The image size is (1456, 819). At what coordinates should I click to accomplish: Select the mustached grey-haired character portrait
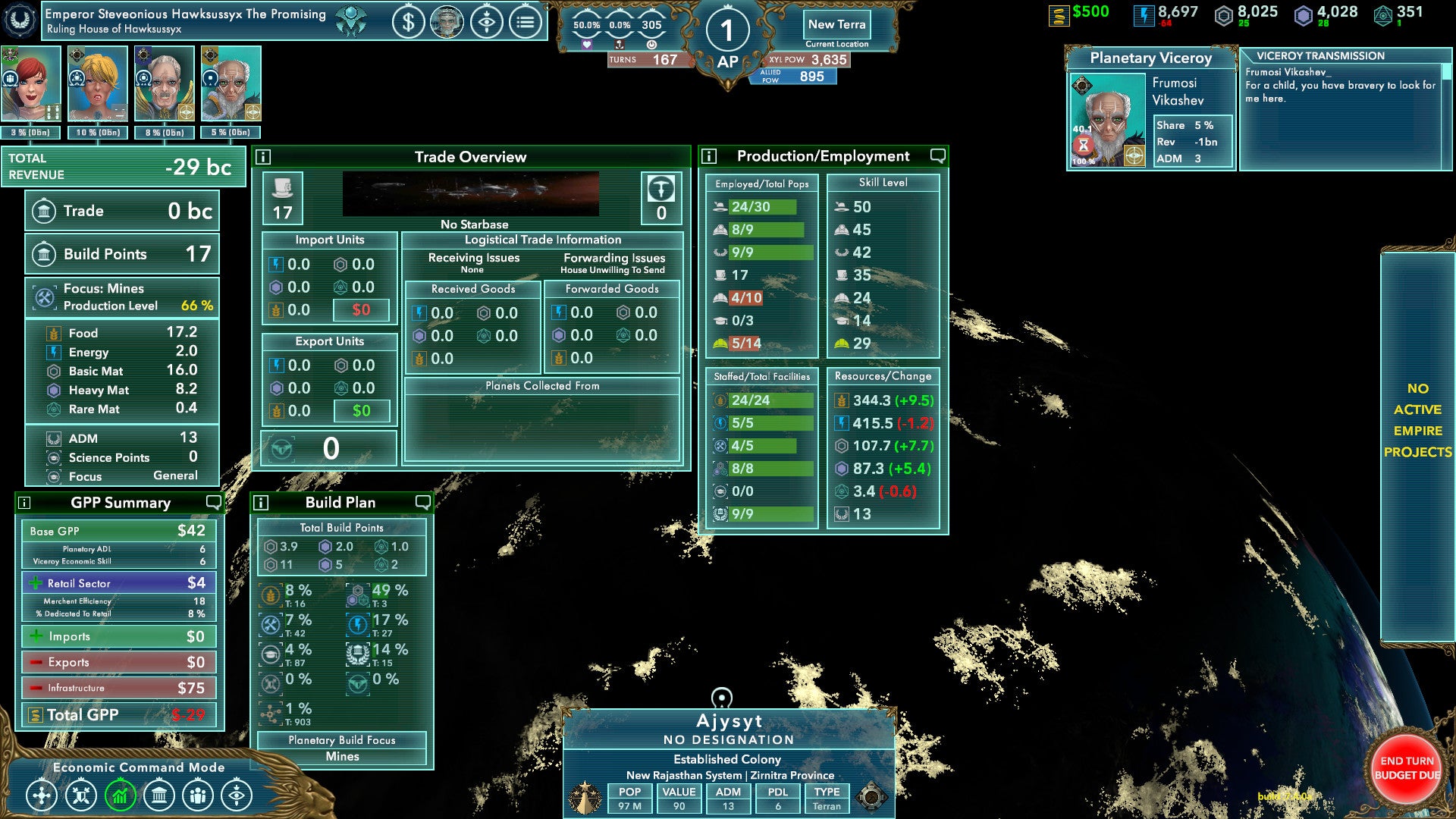(165, 83)
